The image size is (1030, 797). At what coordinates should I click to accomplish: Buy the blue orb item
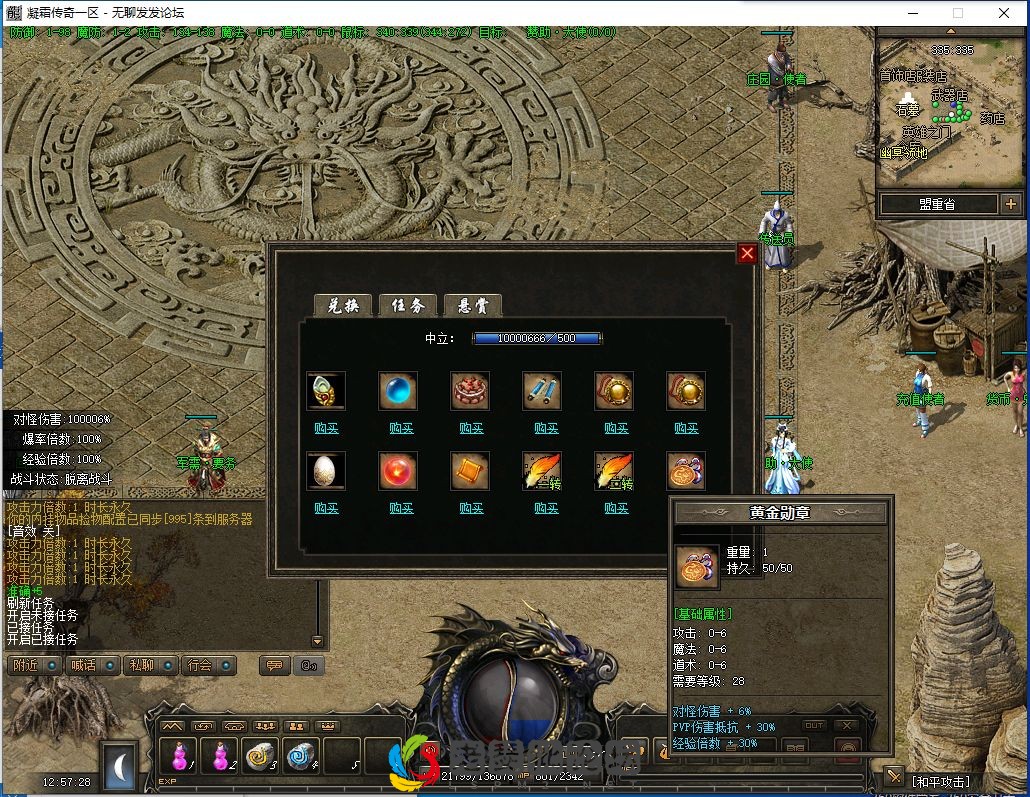(401, 428)
